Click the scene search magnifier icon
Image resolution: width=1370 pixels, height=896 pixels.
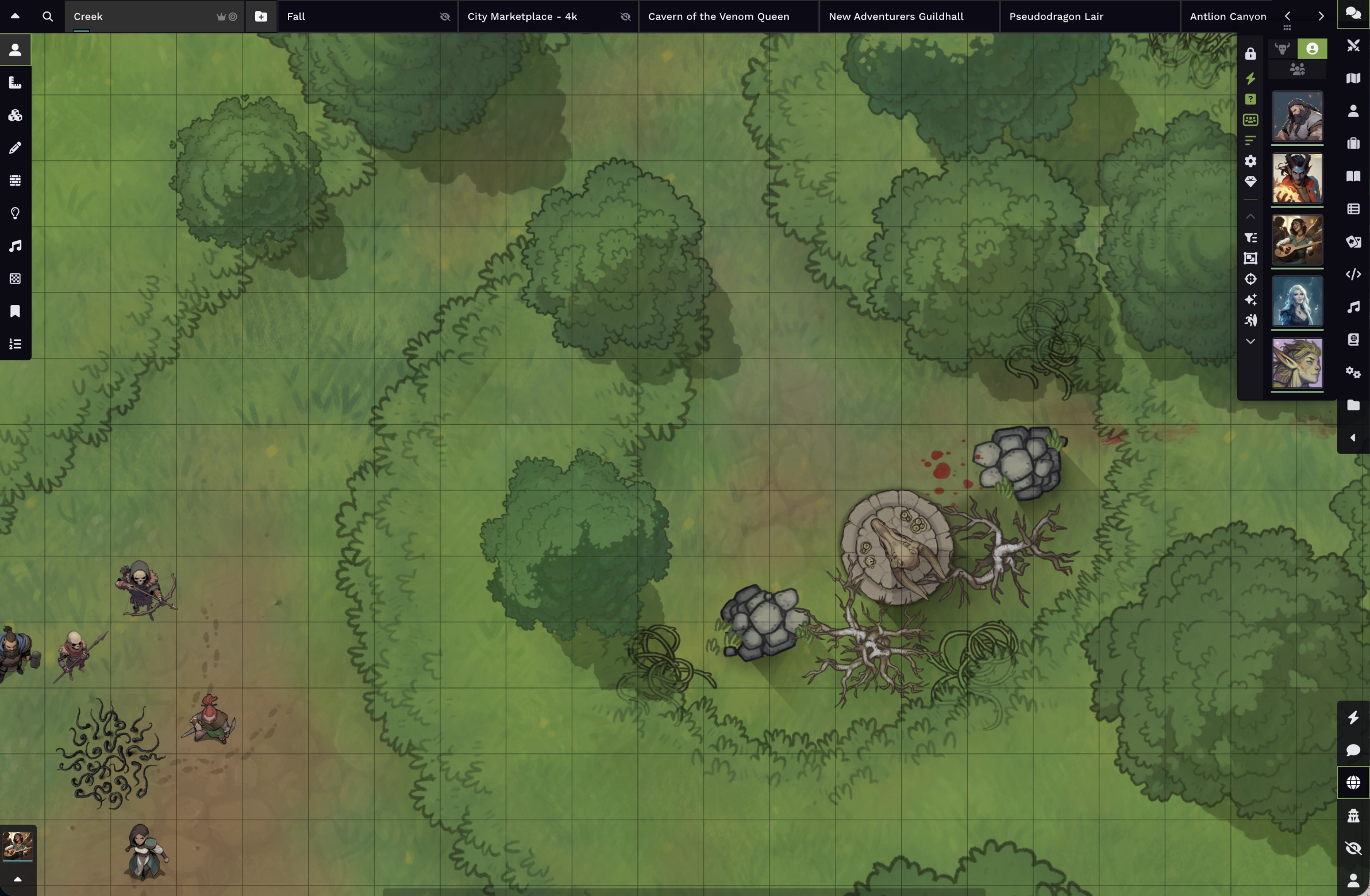tap(48, 17)
